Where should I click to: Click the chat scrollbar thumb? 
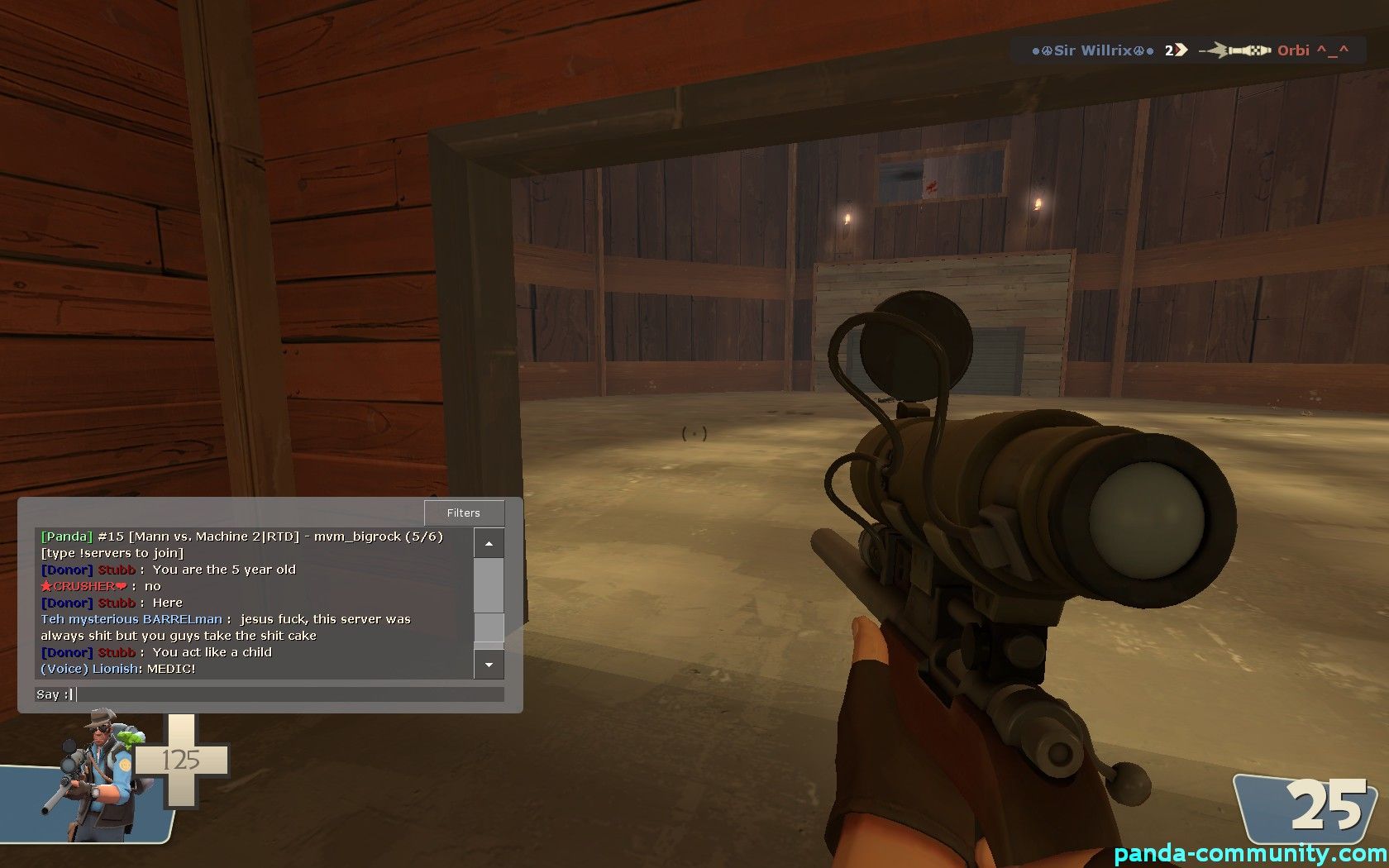click(489, 627)
